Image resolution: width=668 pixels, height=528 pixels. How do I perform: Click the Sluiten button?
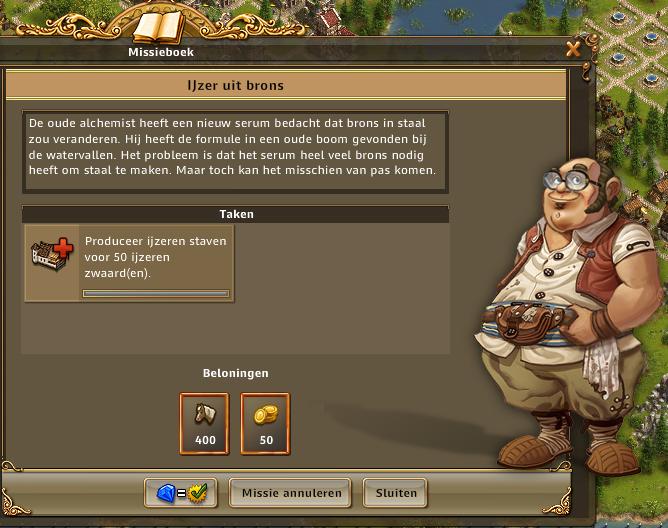tap(395, 492)
